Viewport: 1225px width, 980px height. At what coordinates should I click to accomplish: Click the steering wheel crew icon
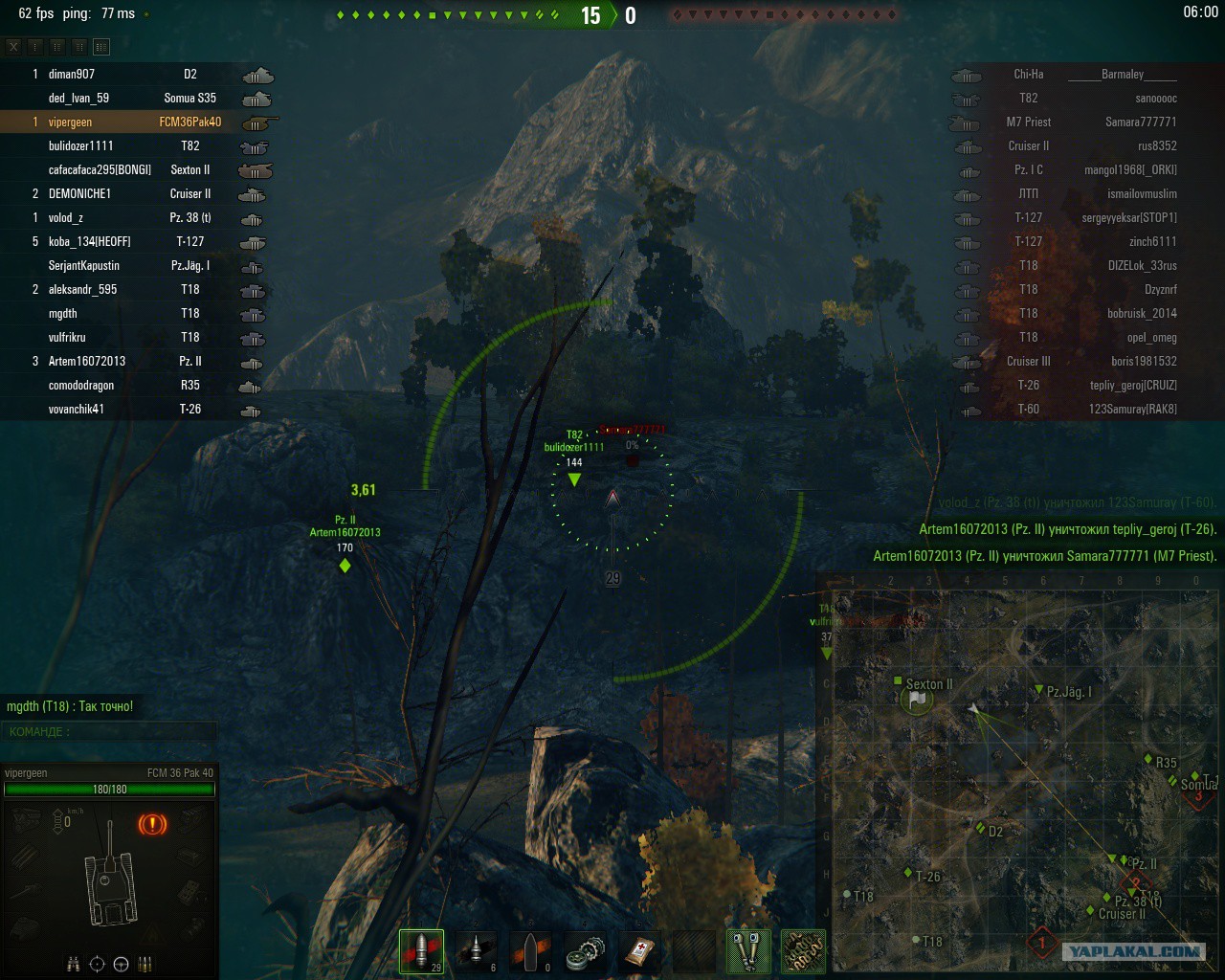[x=121, y=964]
